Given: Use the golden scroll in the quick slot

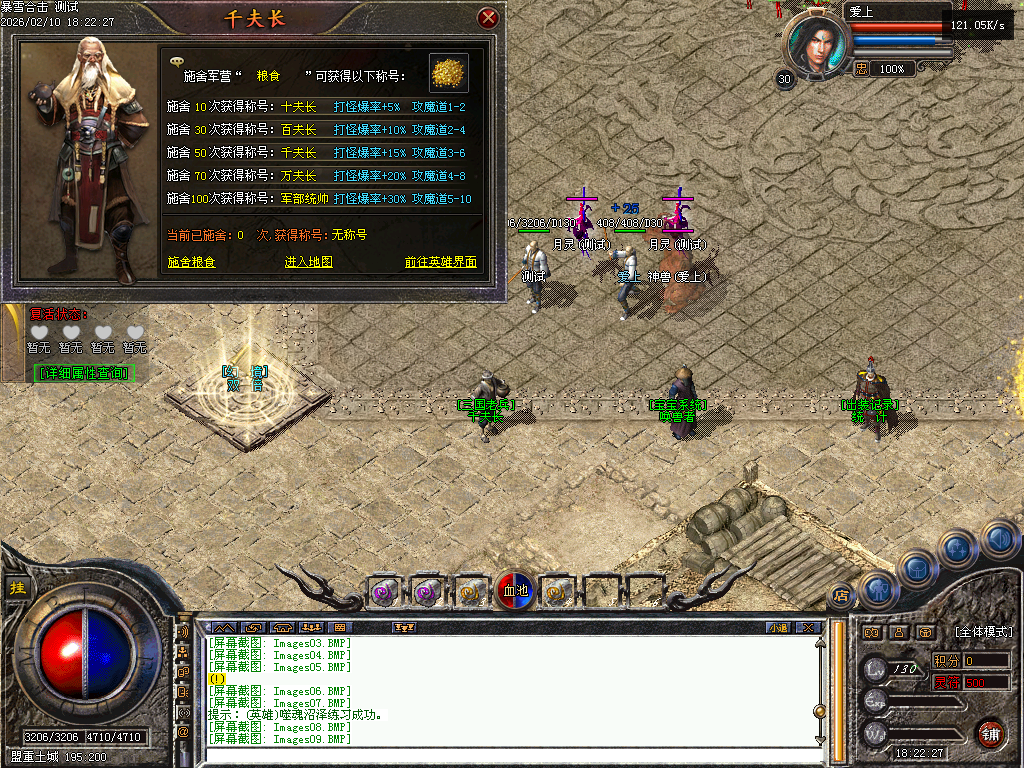Looking at the screenshot, I should tap(468, 592).
